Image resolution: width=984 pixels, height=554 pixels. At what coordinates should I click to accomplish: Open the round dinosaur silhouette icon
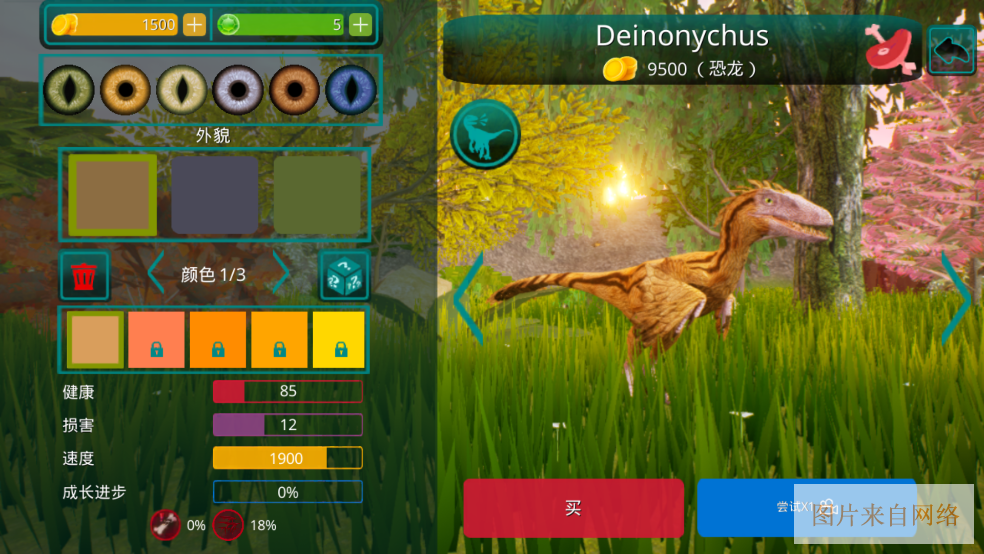[x=485, y=134]
